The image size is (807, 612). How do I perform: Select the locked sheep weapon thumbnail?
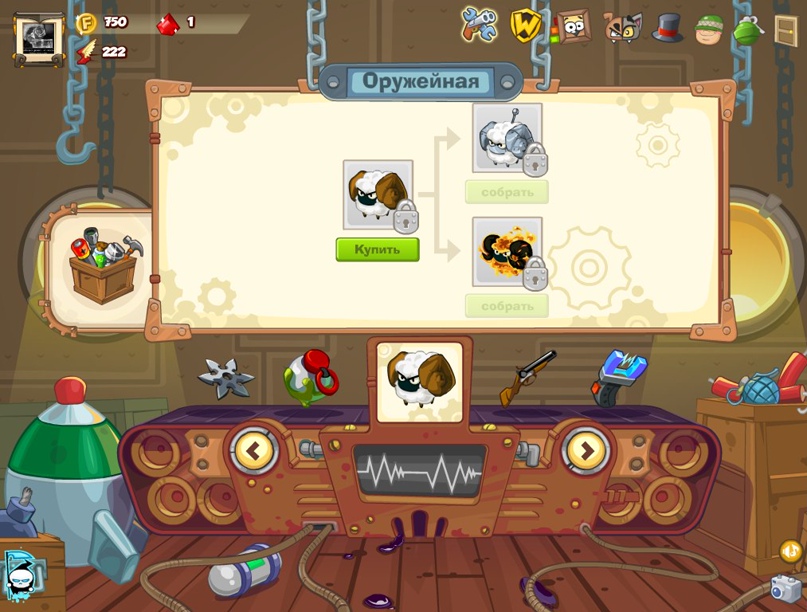[378, 195]
